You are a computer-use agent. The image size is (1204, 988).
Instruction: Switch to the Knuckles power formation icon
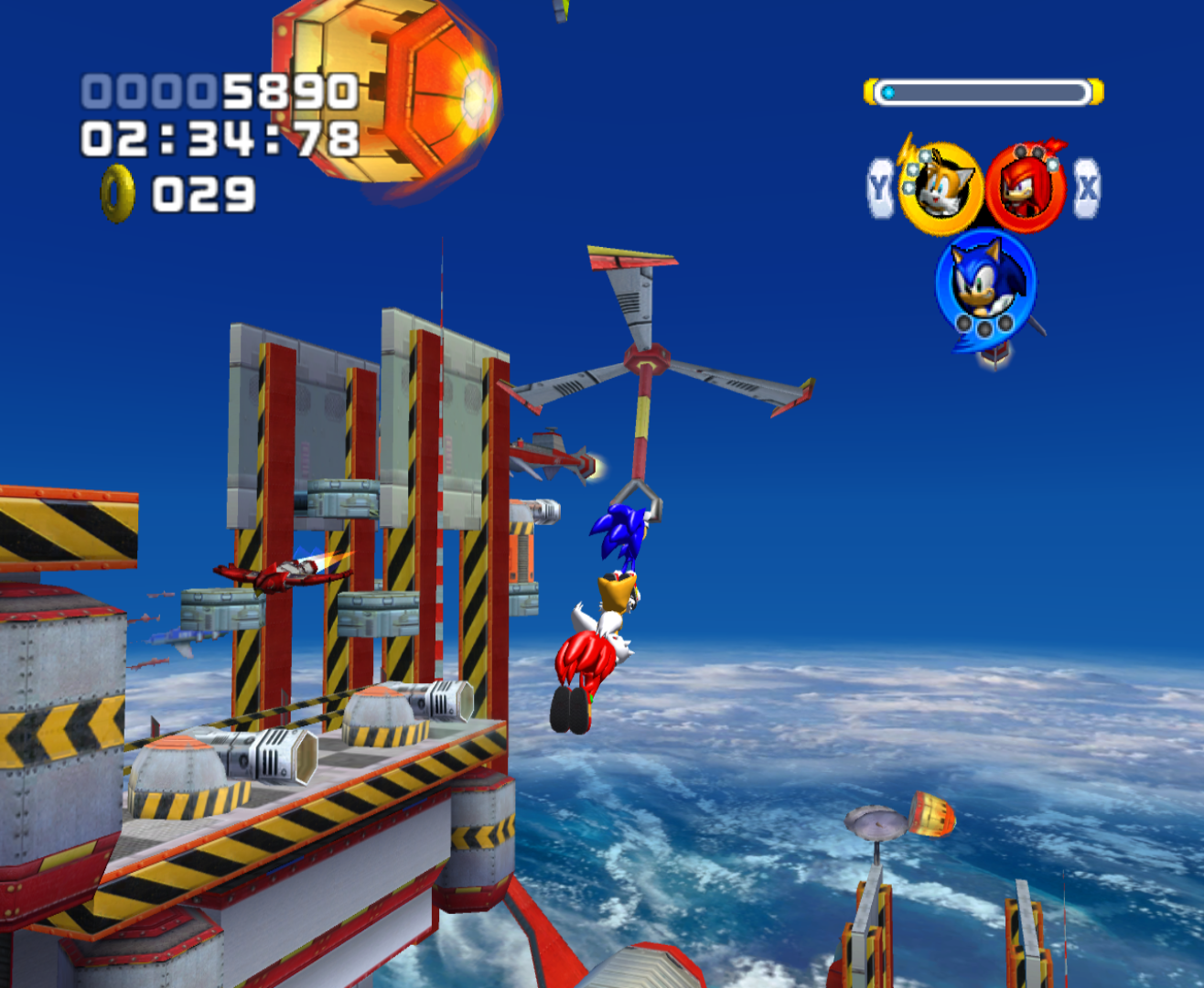(x=1025, y=188)
